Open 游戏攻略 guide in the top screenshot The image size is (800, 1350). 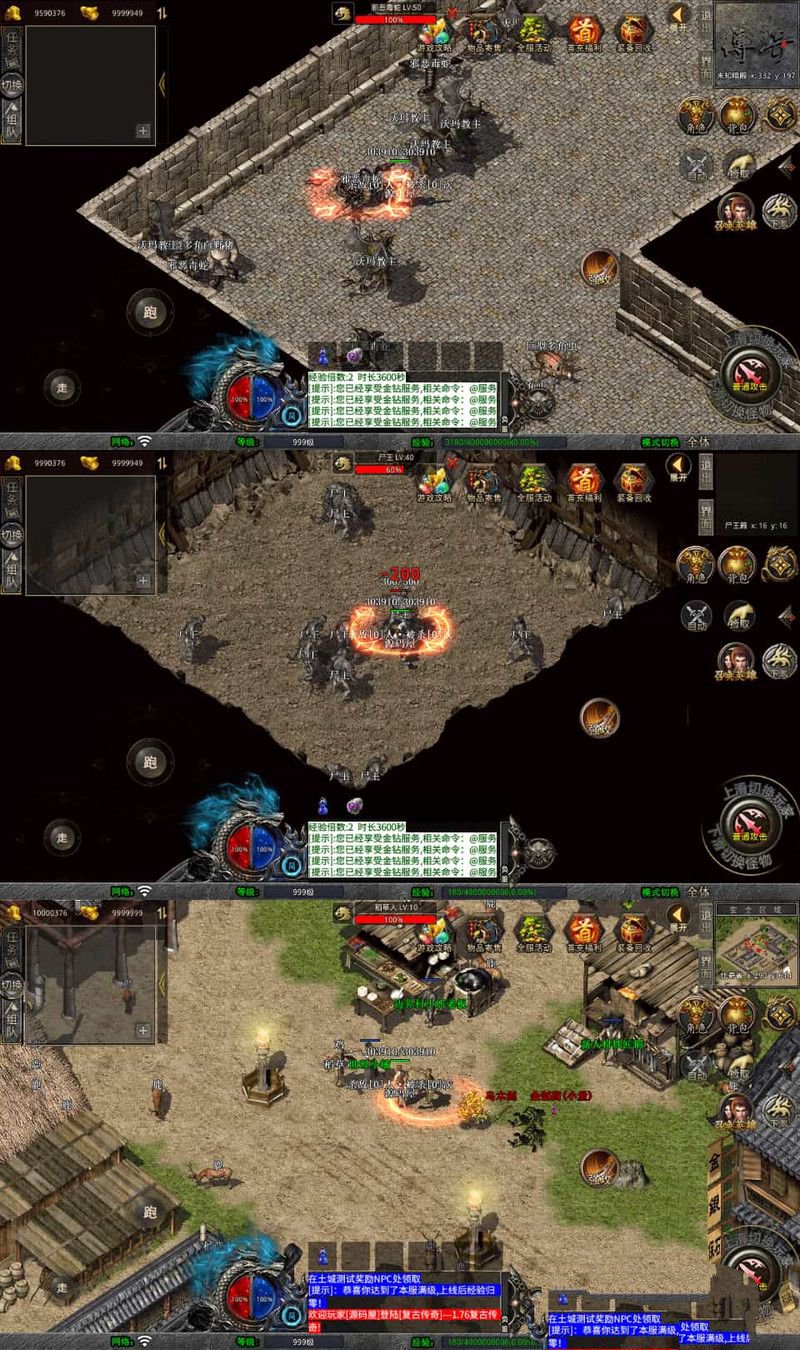(x=434, y=32)
